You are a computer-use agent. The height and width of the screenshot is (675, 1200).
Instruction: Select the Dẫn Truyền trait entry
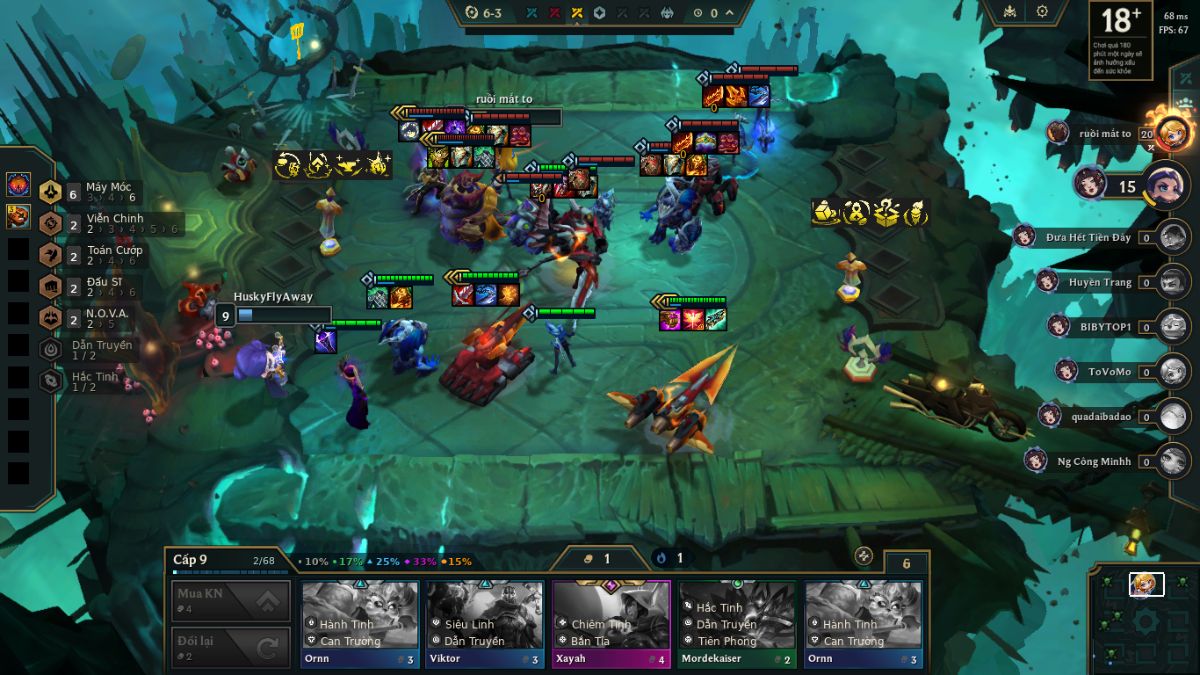coord(88,350)
